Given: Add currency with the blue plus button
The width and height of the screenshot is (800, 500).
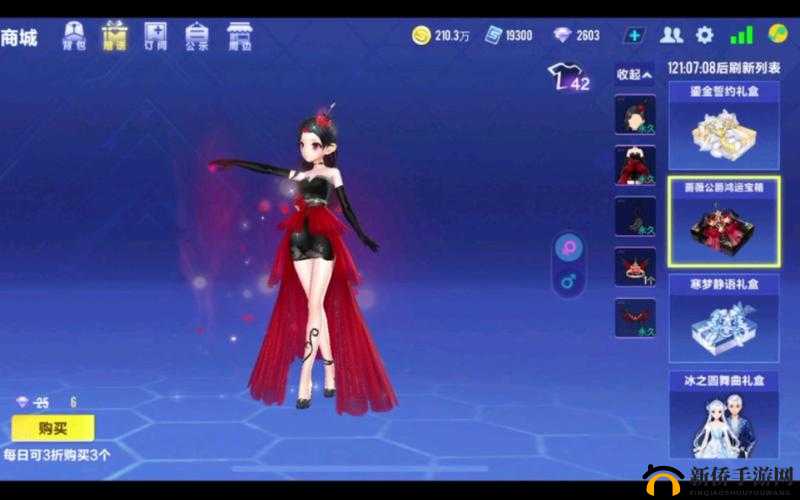Looking at the screenshot, I should [x=634, y=35].
